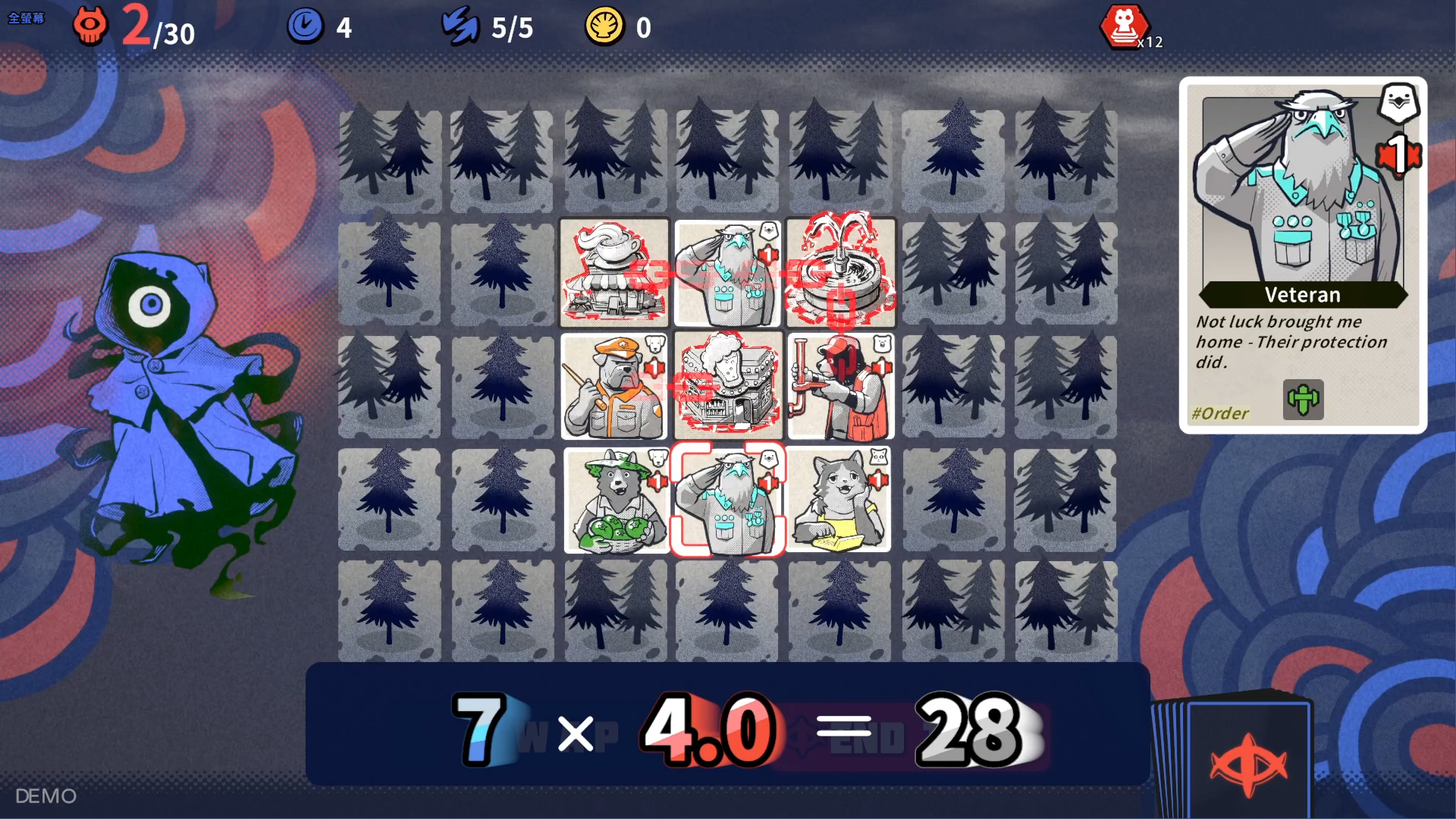Viewport: 1456px width, 819px height.
Task: Click the red skull x12 icon
Action: pos(1125,27)
